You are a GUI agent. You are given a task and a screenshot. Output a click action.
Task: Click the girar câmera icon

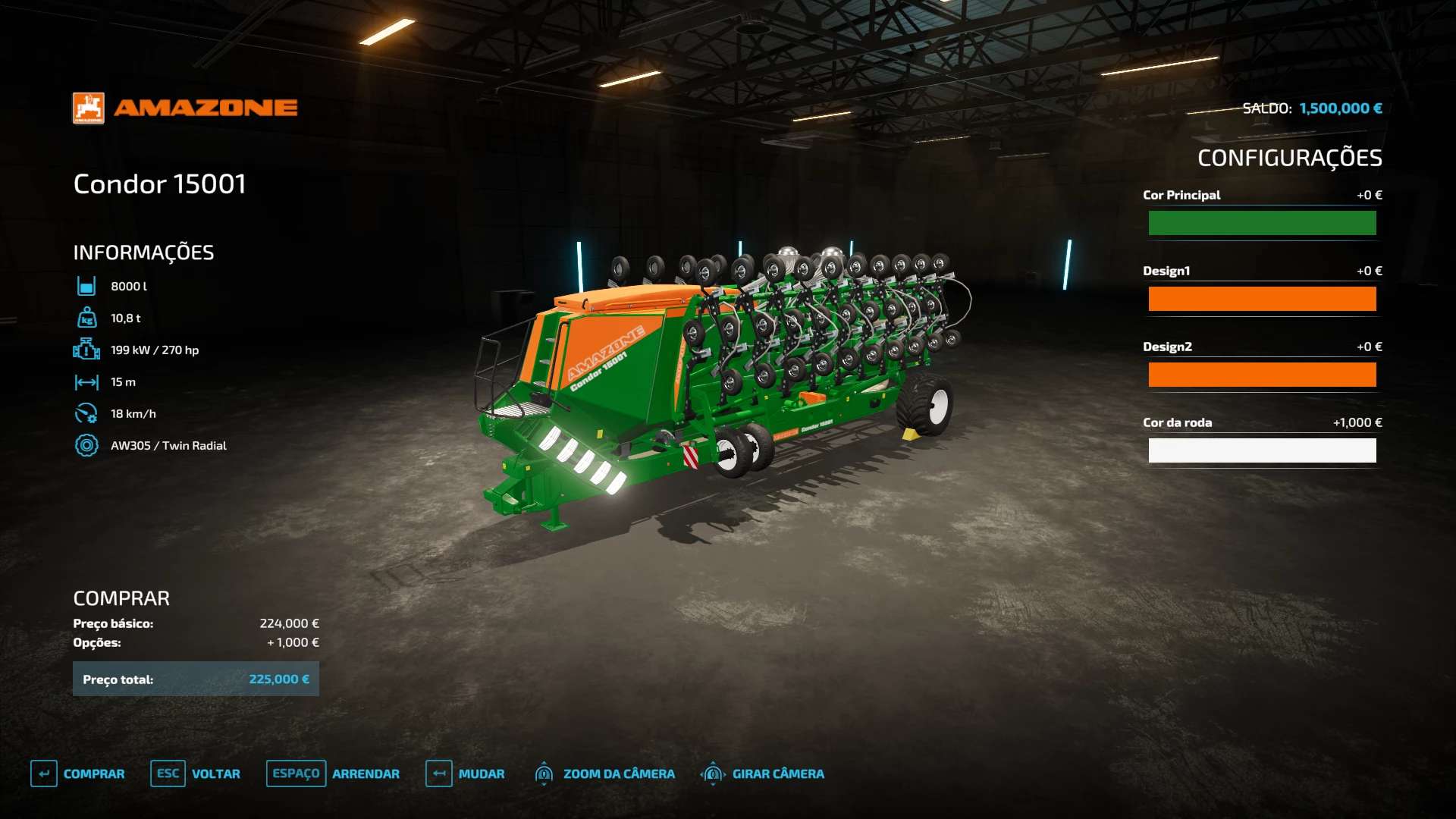point(712,773)
